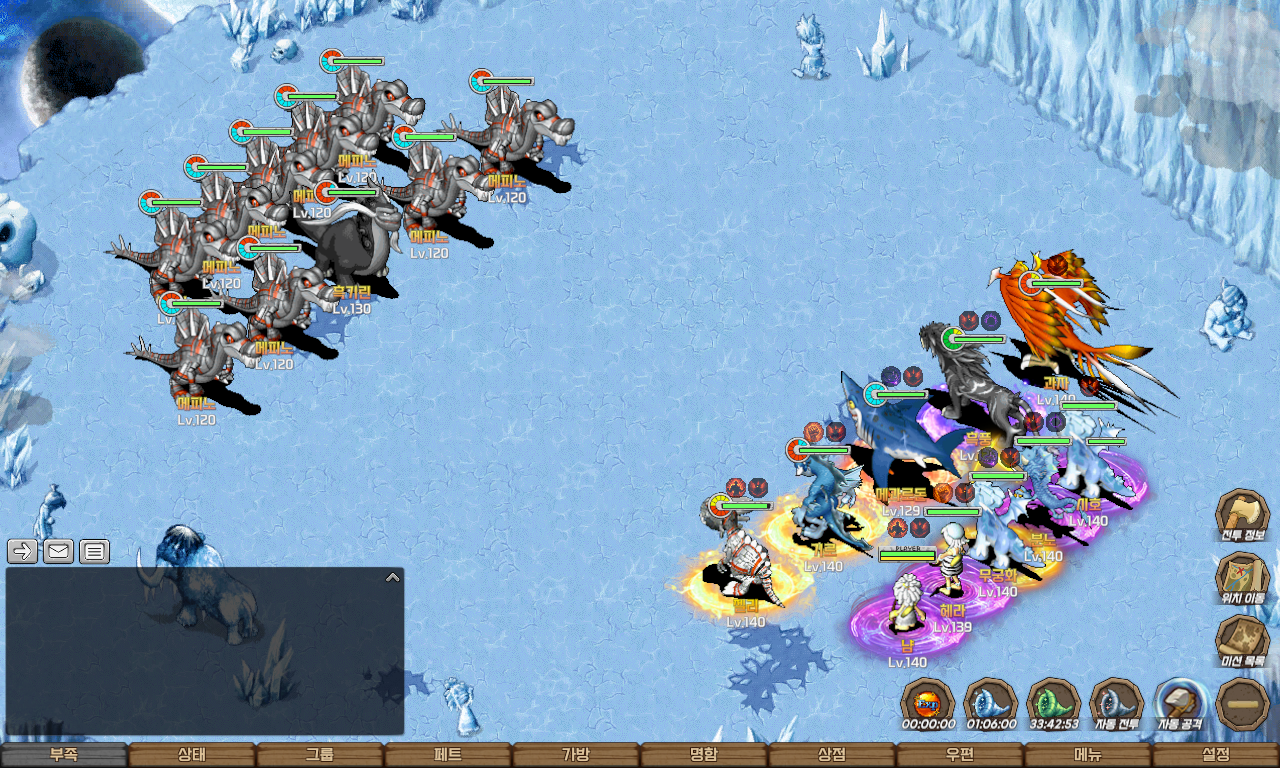Screen dimensions: 1280x768
Task: Go to the 상점 (Shop) menu
Action: (832, 755)
